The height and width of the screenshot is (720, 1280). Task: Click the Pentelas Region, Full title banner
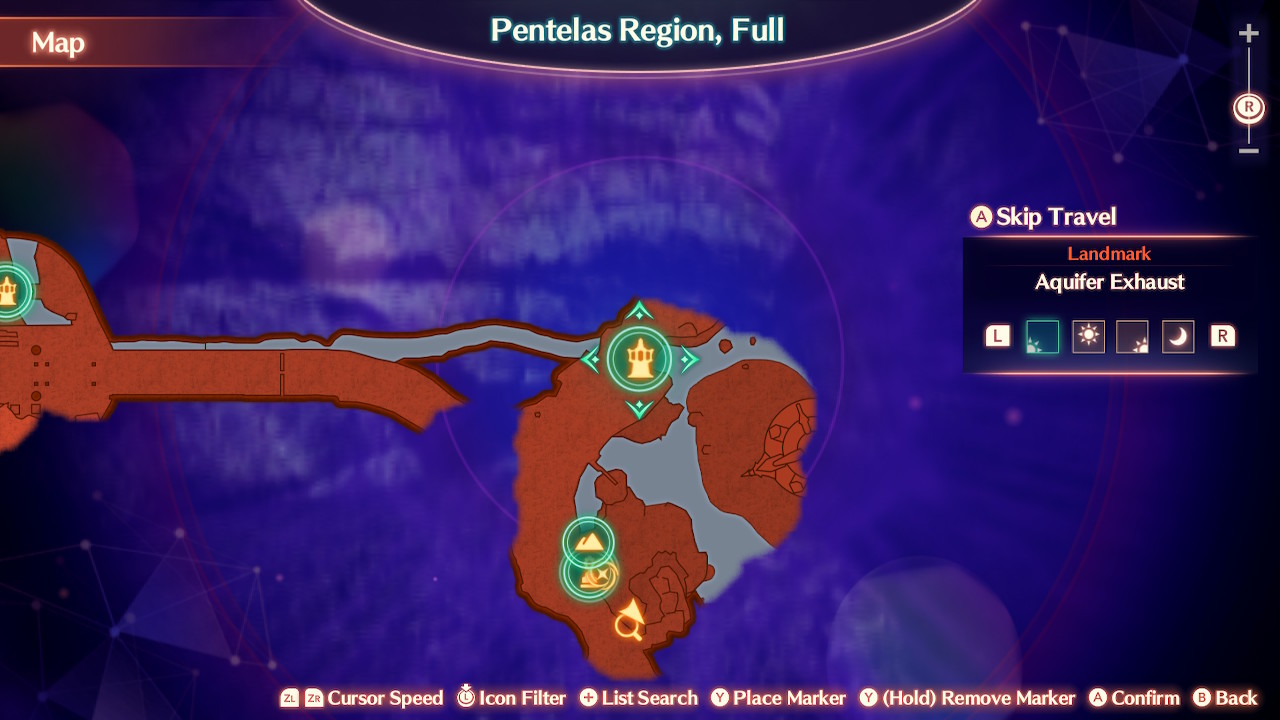pos(637,31)
